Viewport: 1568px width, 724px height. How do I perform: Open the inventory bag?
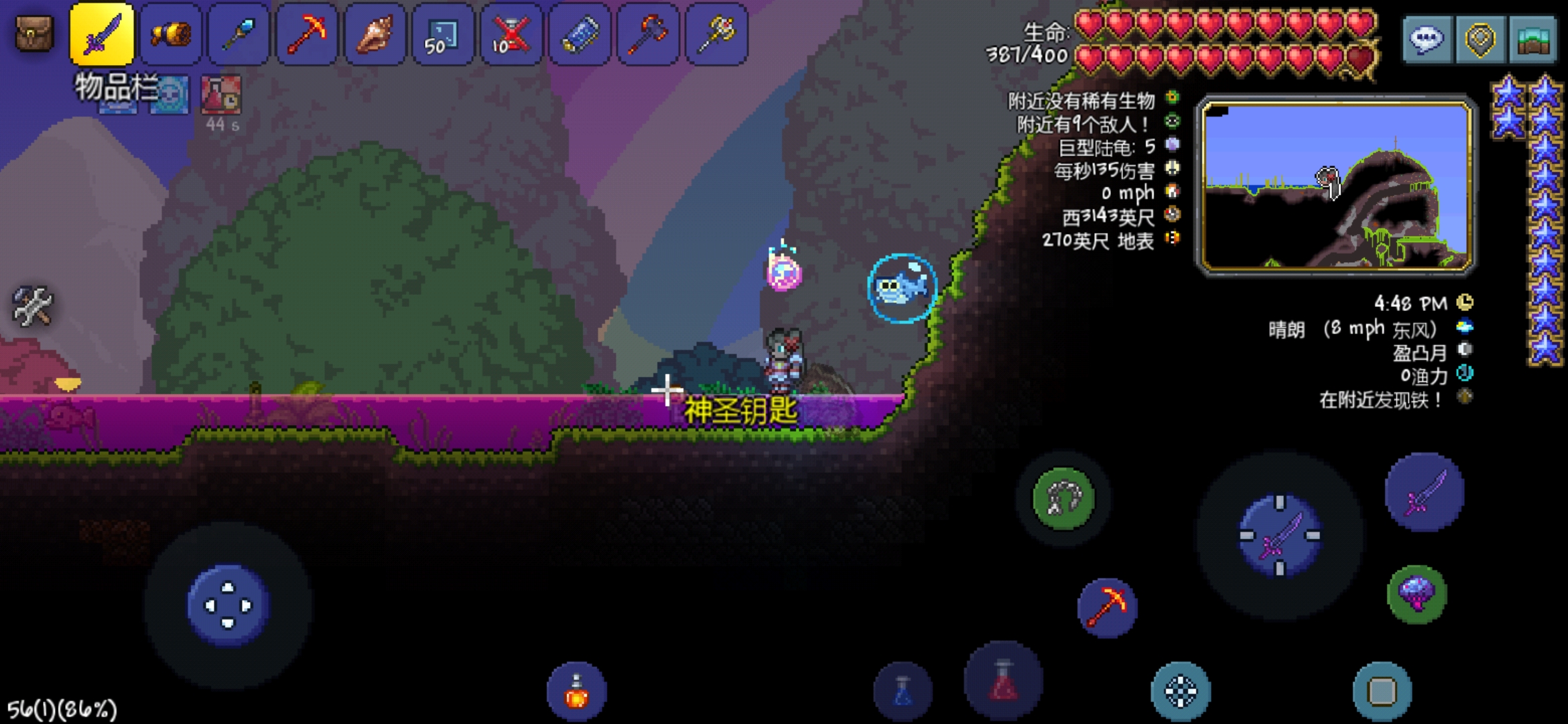point(34,34)
